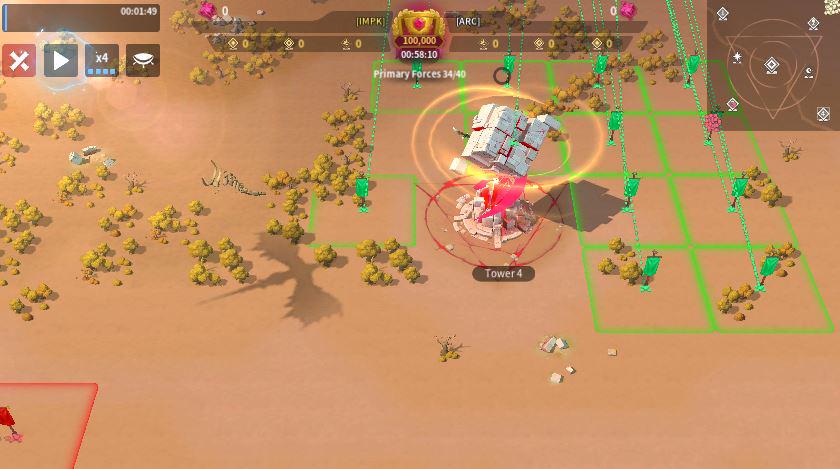Select the Tower 4 label

pos(503,273)
